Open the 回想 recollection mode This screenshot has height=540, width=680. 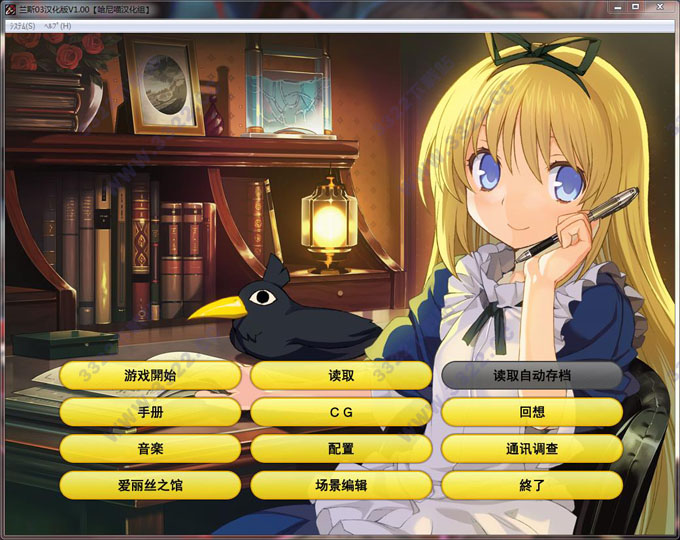point(532,412)
